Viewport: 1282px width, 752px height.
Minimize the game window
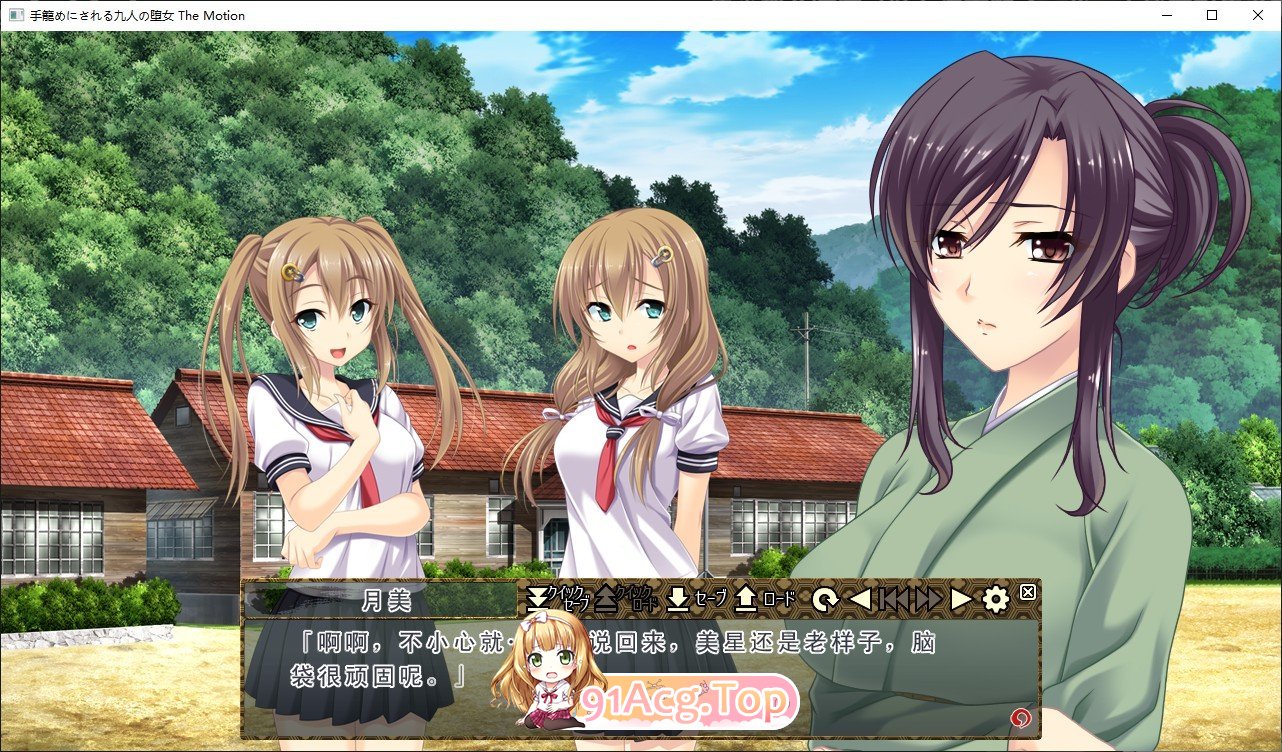pyautogui.click(x=1164, y=15)
